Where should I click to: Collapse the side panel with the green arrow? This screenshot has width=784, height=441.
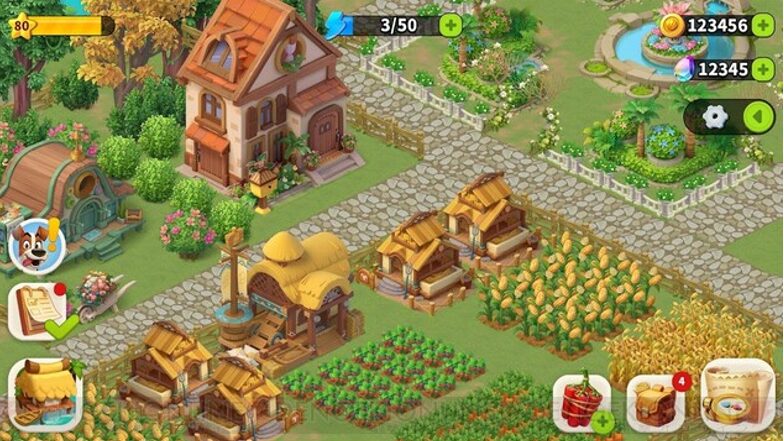tap(759, 117)
